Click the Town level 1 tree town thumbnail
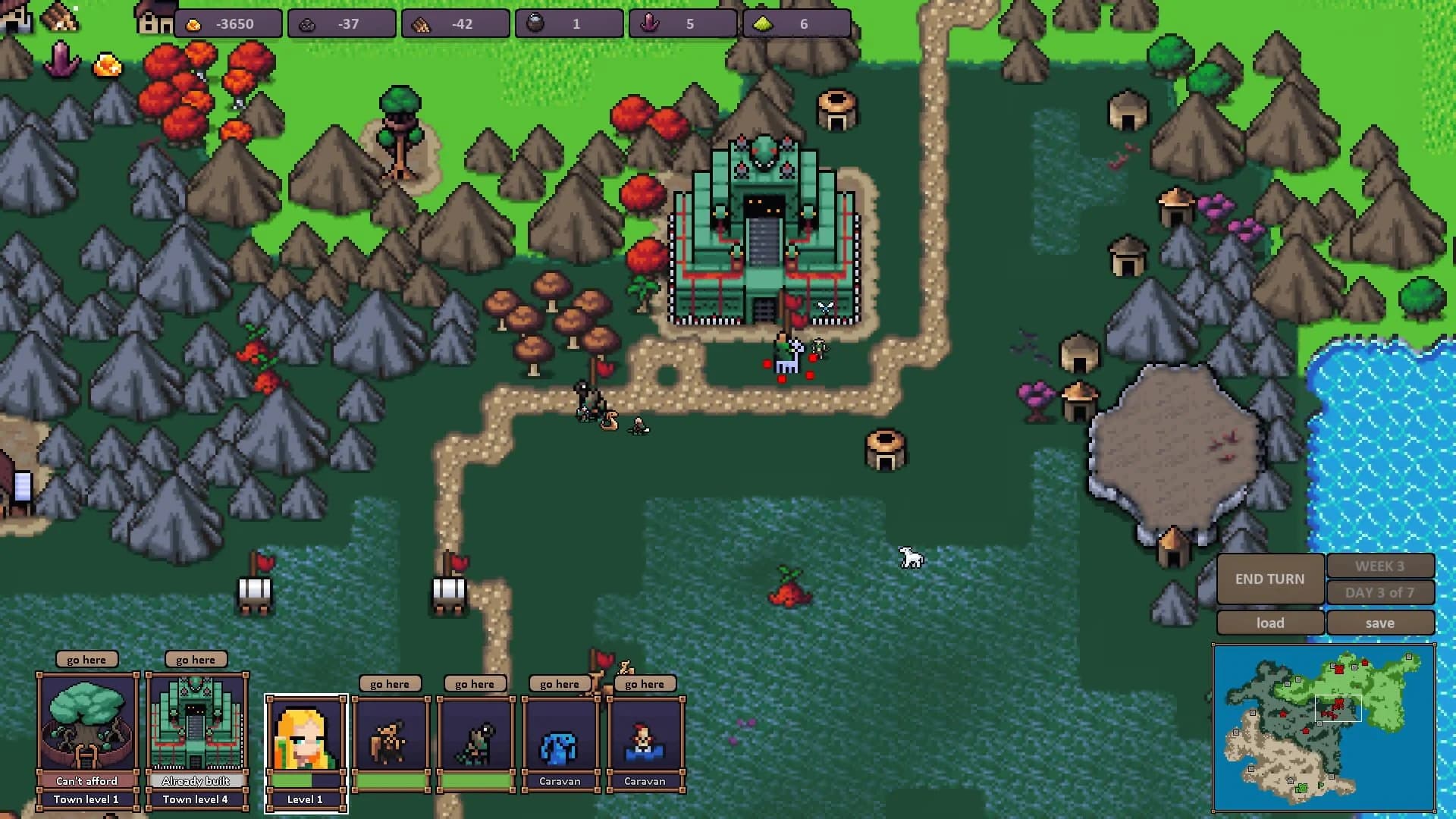Viewport: 1456px width, 819px height. (x=86, y=720)
